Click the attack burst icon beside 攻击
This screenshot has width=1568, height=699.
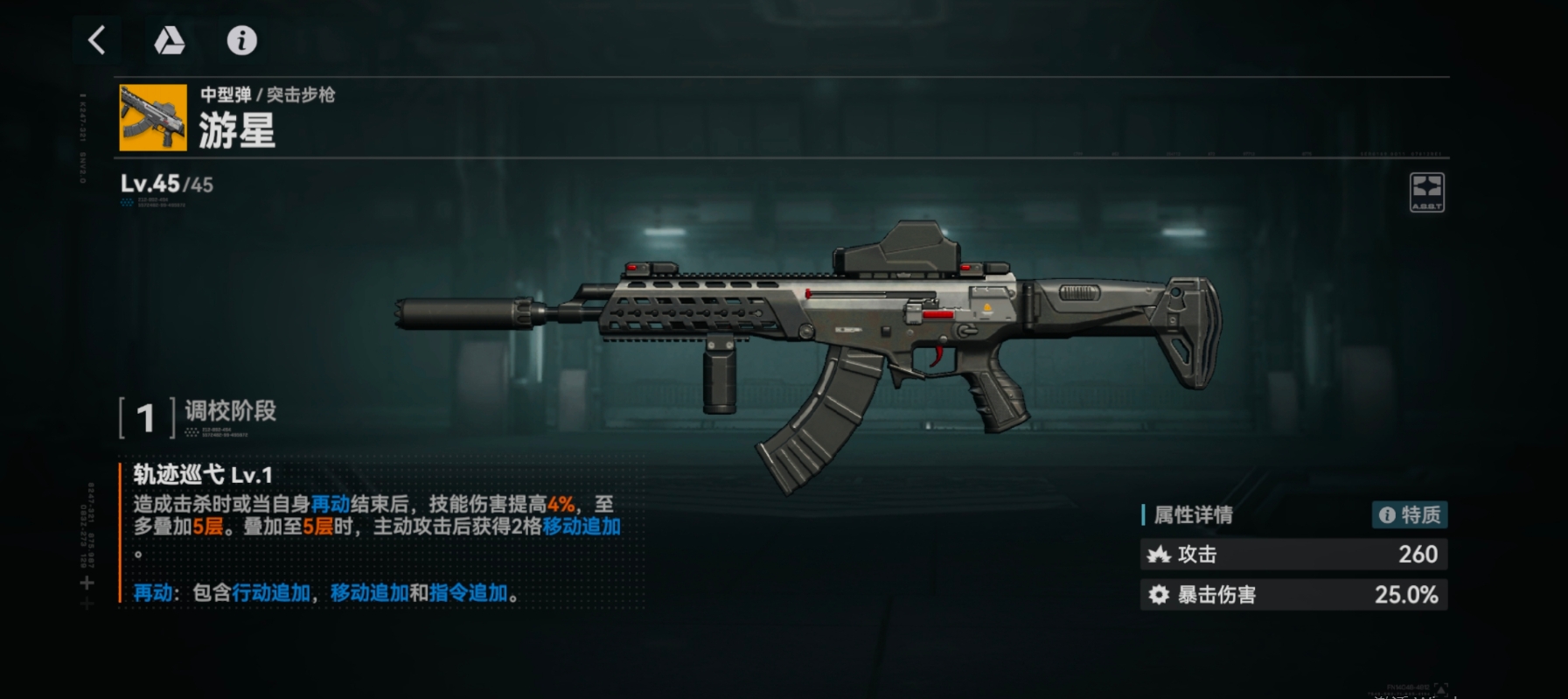pos(1160,554)
